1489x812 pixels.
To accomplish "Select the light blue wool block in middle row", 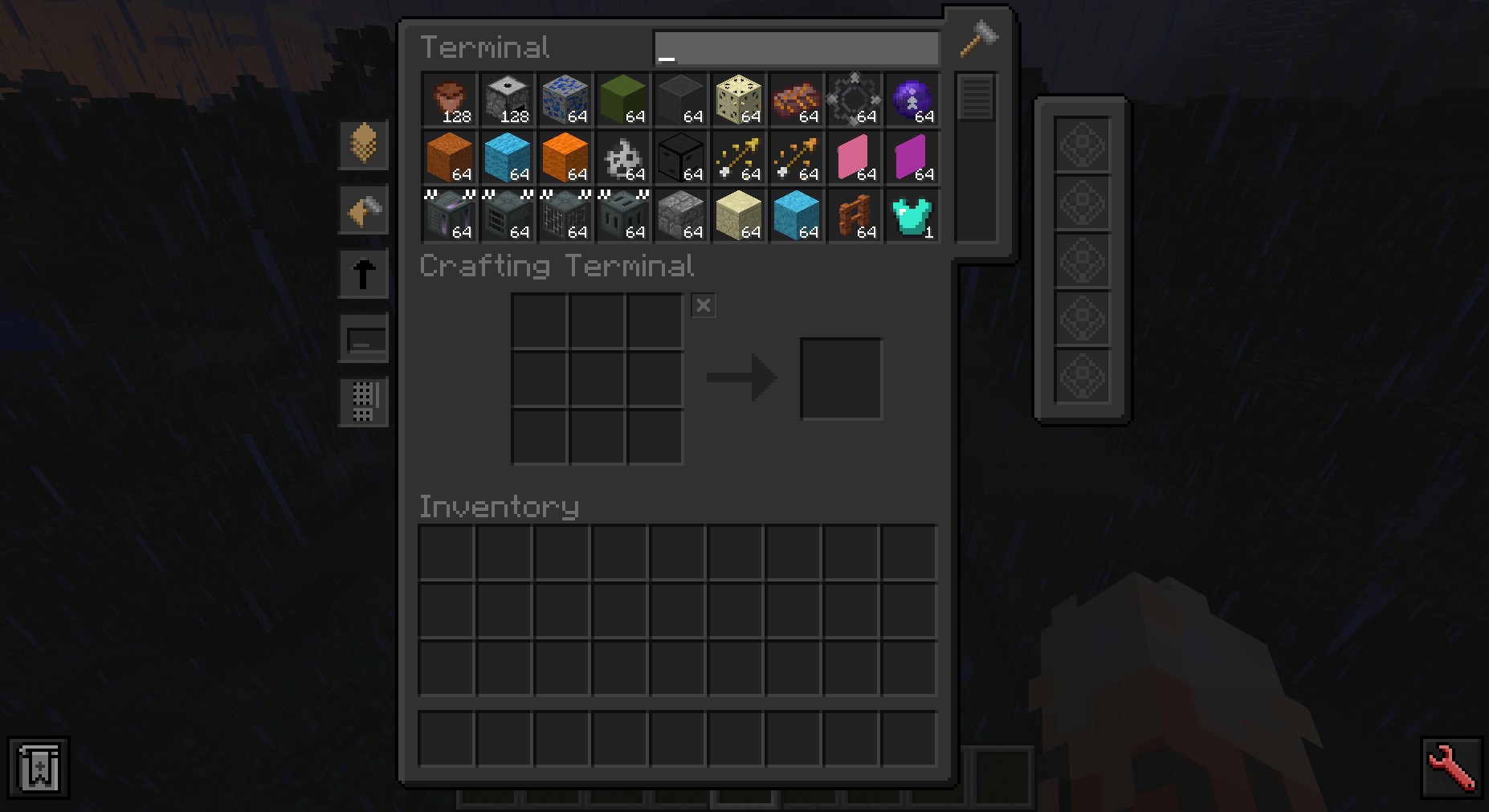I will pyautogui.click(x=508, y=157).
